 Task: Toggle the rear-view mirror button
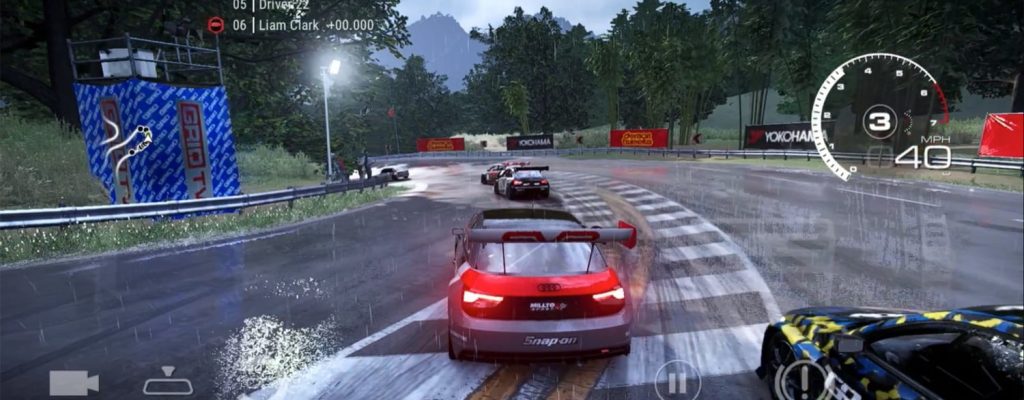pos(167,382)
